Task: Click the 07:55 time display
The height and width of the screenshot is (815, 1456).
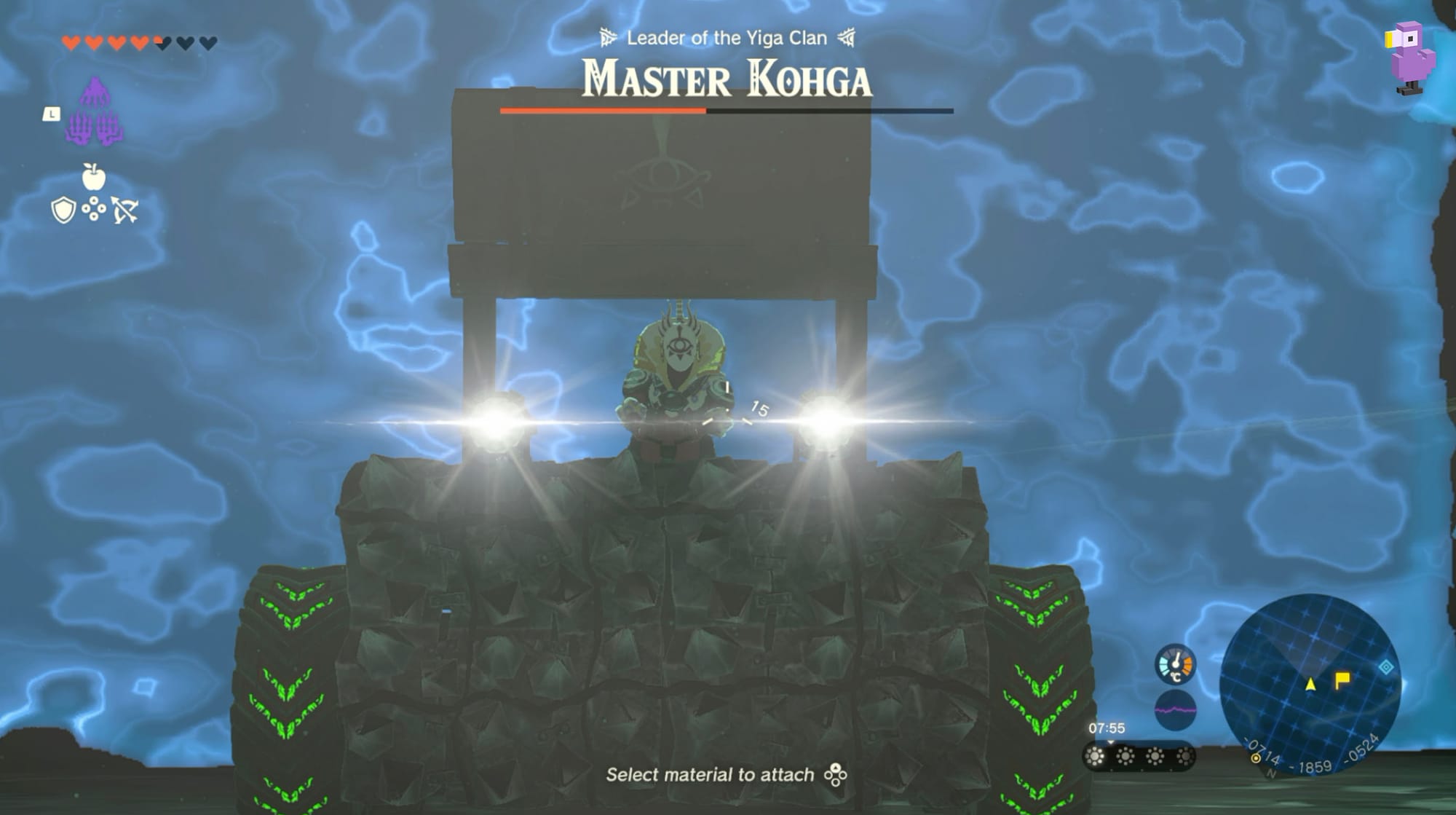Action: pyautogui.click(x=1107, y=728)
